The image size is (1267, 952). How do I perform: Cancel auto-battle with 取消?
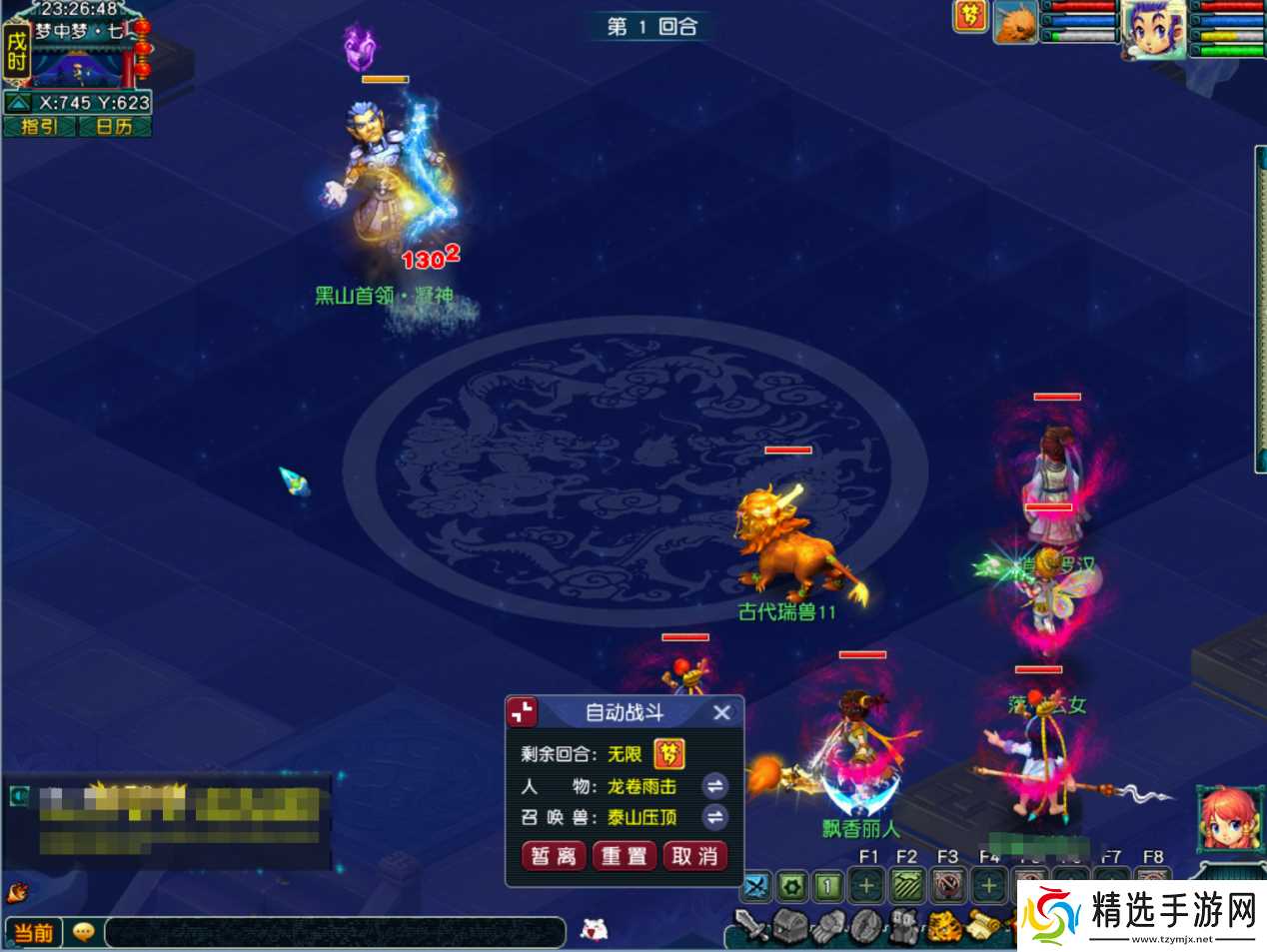(x=694, y=856)
